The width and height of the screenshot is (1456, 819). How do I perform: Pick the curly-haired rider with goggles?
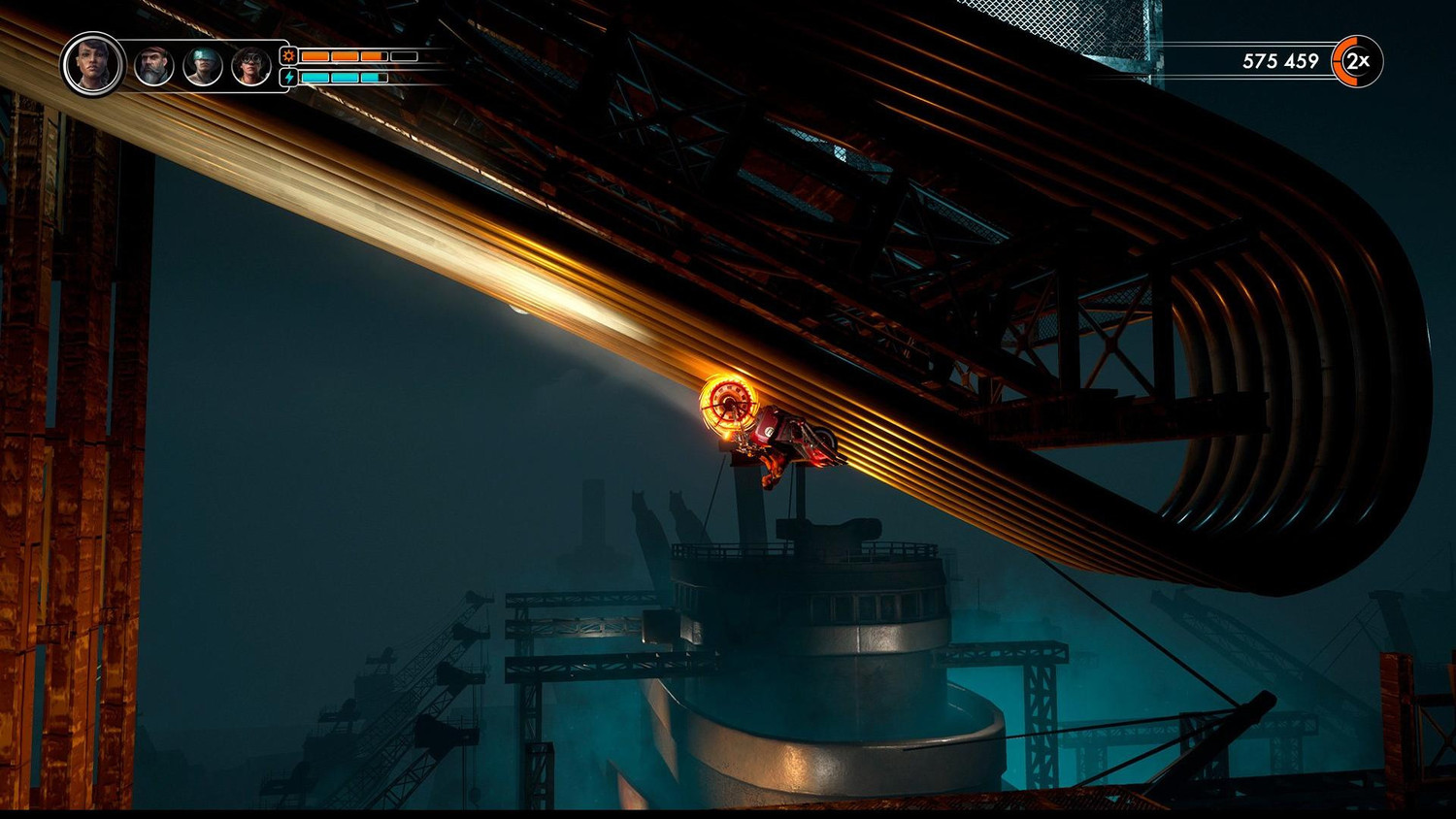(250, 67)
